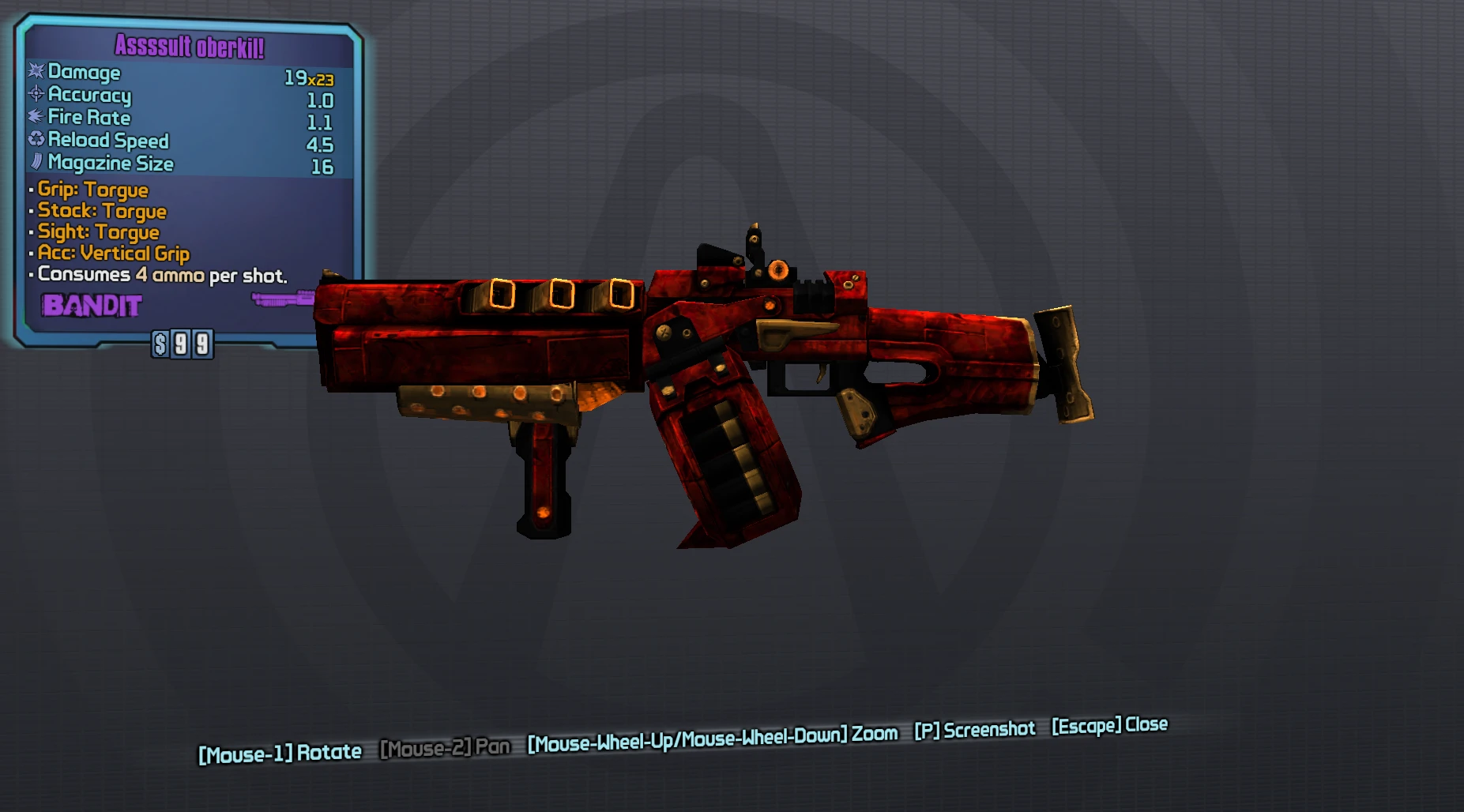Take a screenshot of the weapon

974,730
